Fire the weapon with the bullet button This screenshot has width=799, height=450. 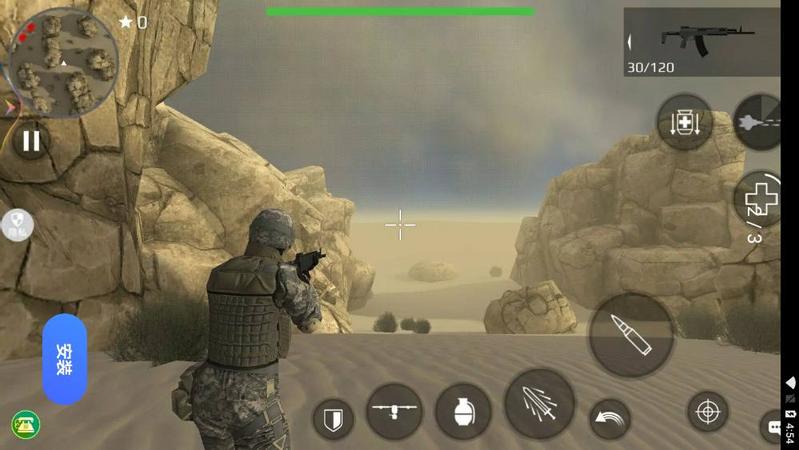[630, 335]
